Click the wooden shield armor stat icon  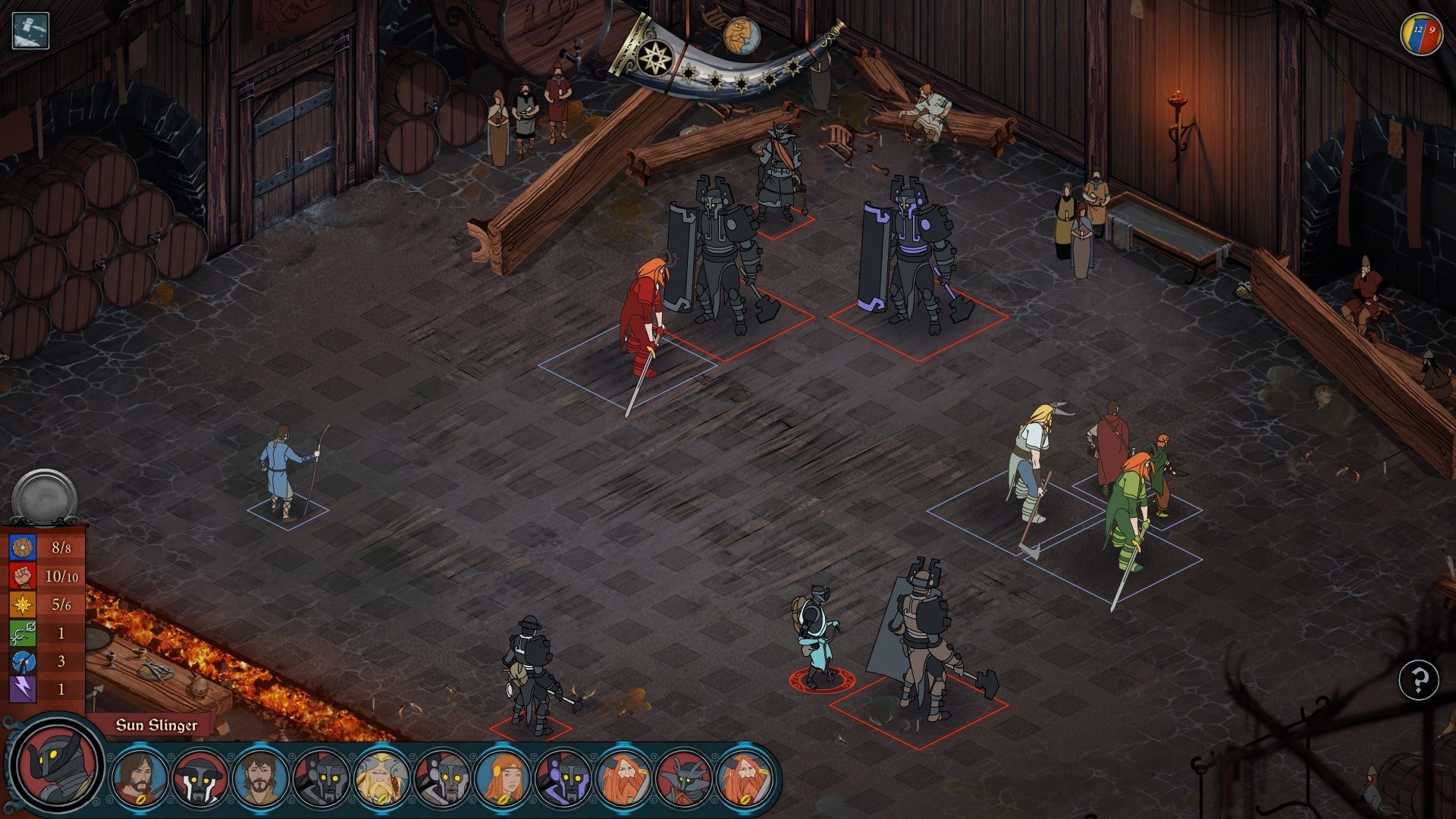tap(23, 548)
